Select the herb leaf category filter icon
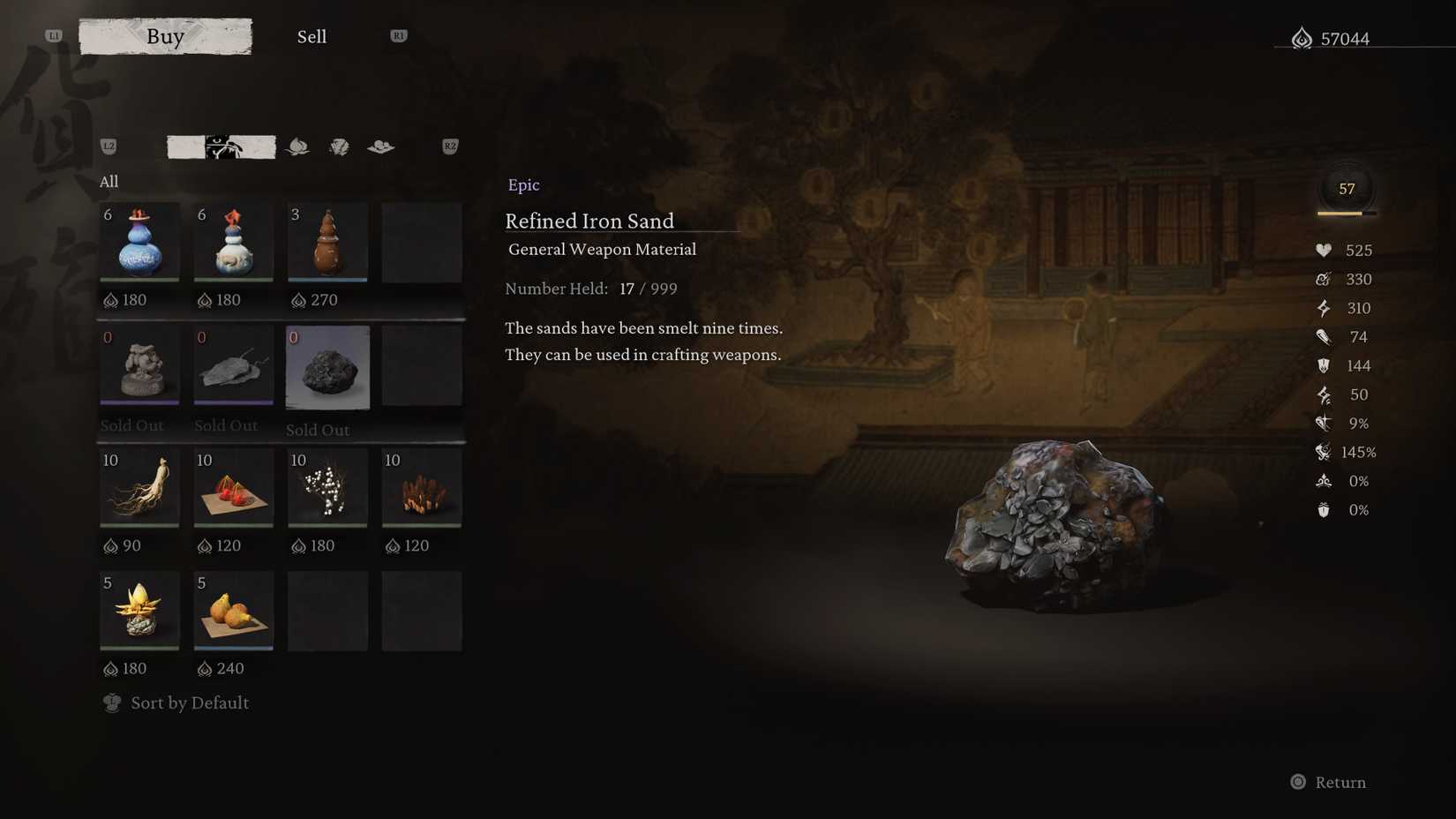 (x=297, y=147)
